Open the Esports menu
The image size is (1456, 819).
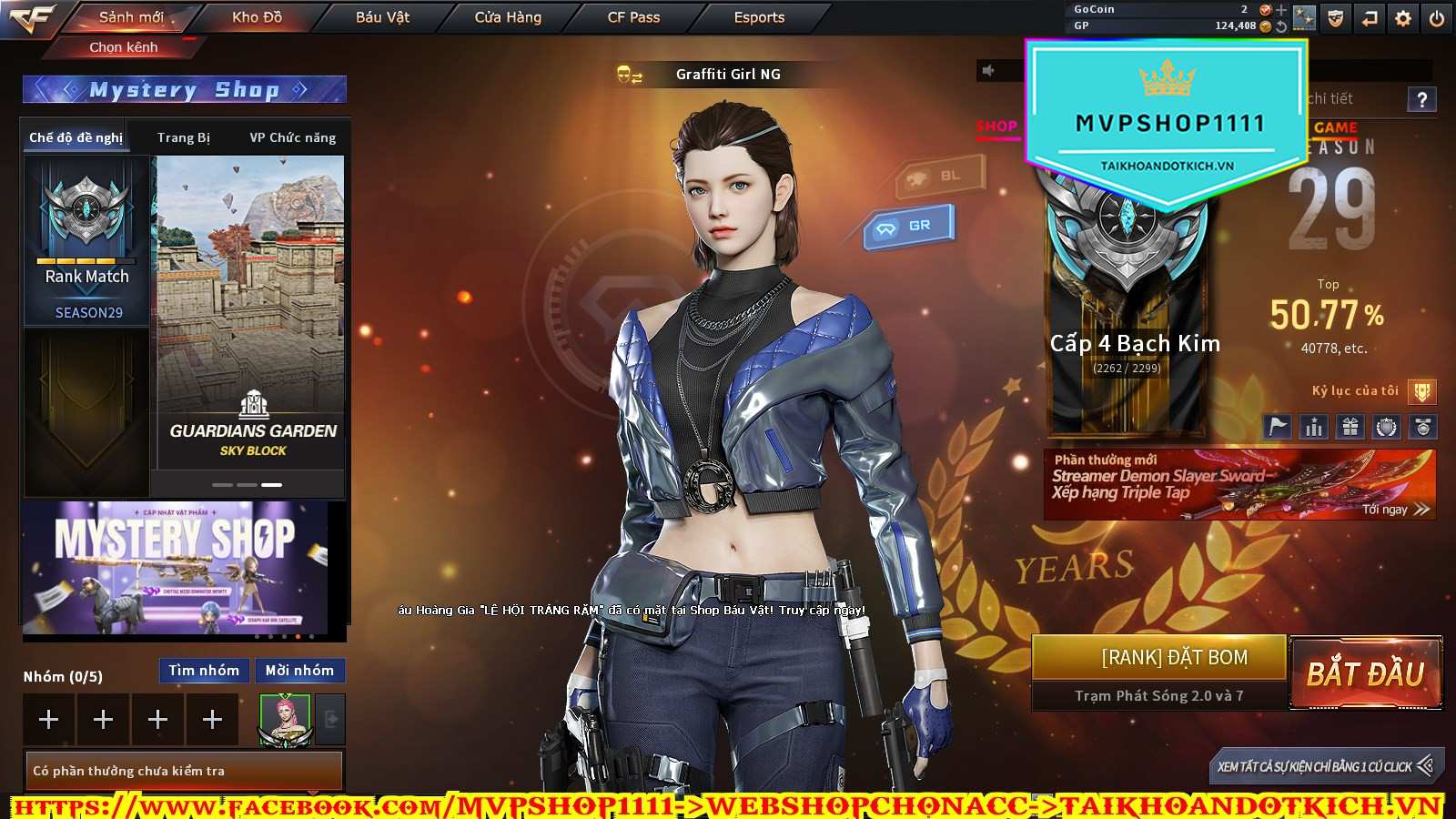point(759,17)
